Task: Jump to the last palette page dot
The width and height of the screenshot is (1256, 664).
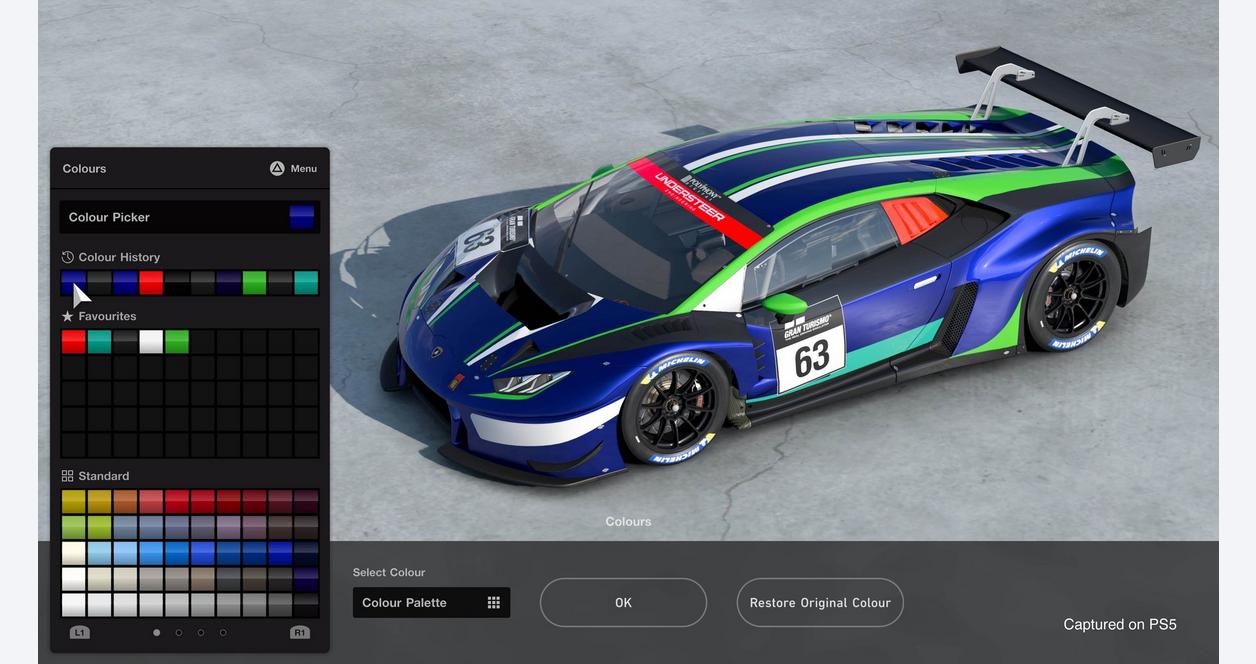Action: point(223,632)
